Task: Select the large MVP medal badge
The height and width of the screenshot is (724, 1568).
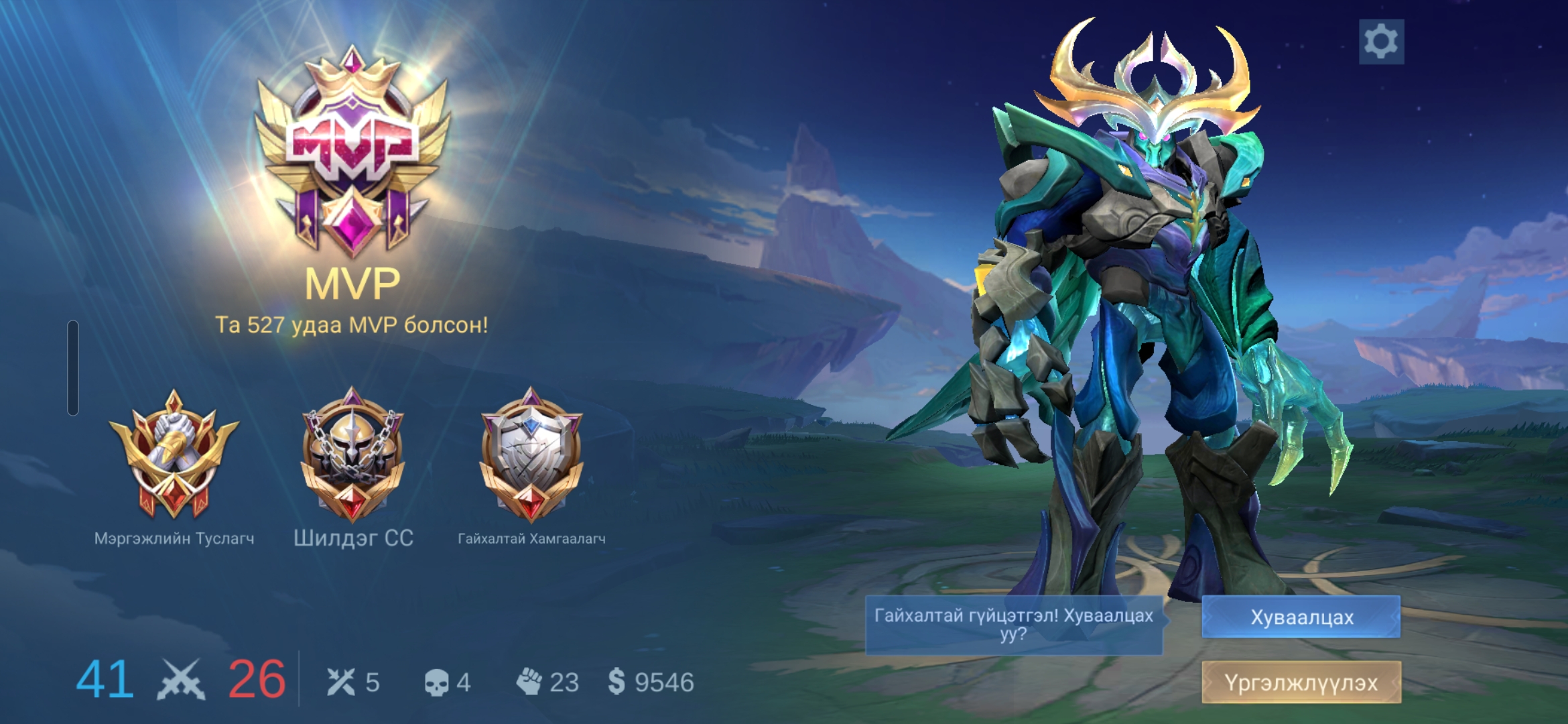Action: [x=352, y=151]
